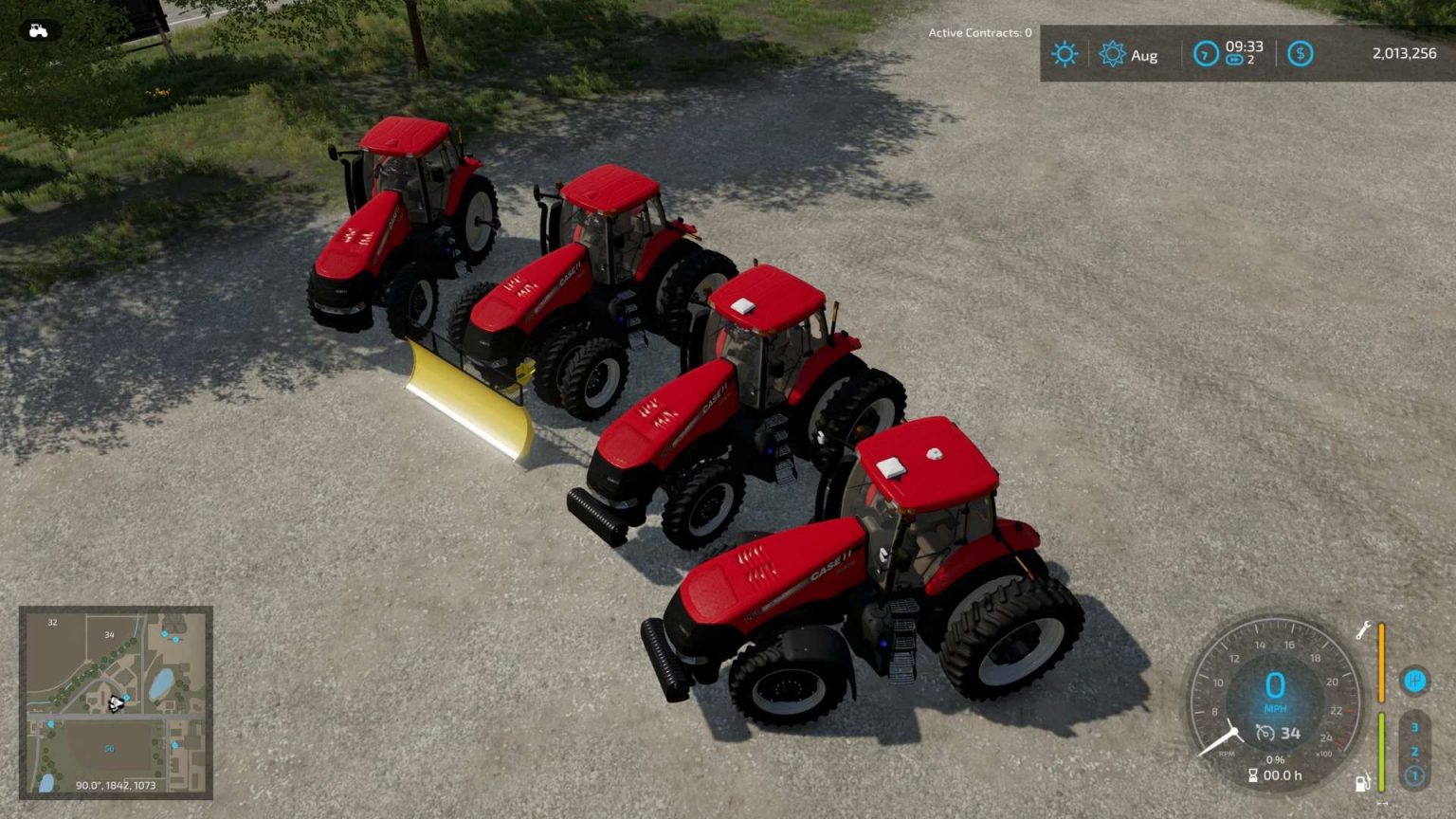Click the wrench maintenance icon
The height and width of the screenshot is (819, 1456).
pyautogui.click(x=1363, y=629)
